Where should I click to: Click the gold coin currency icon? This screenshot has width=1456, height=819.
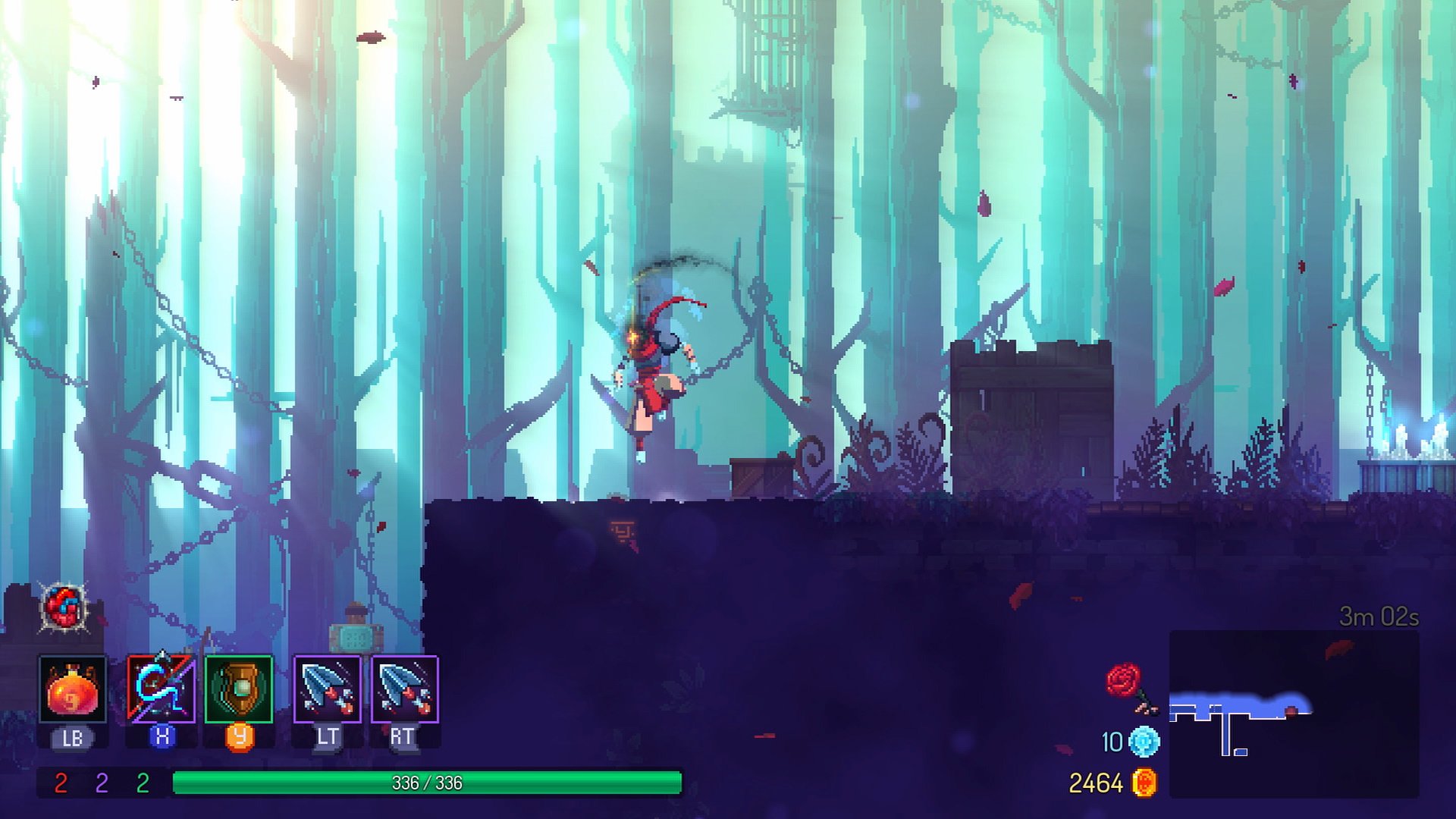[x=1144, y=783]
